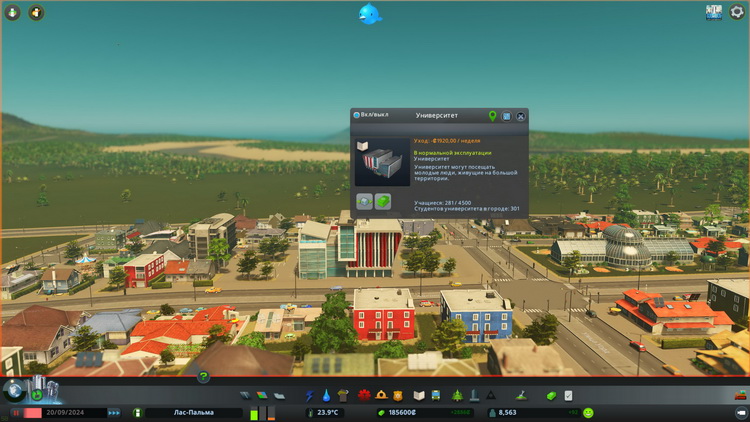Open the water and sewage menu
The width and height of the screenshot is (750, 422).
point(326,396)
